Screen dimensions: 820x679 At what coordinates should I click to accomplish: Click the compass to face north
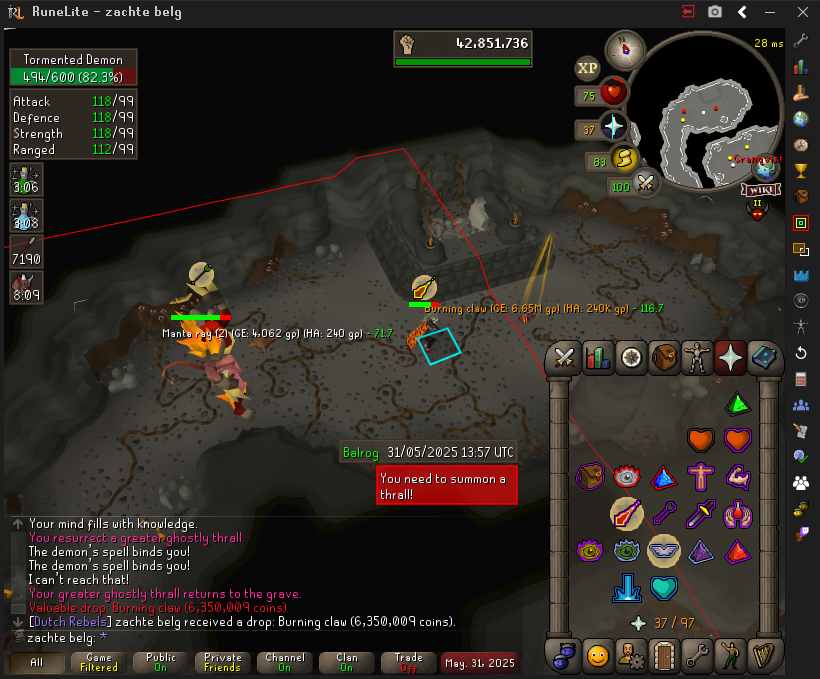point(627,46)
